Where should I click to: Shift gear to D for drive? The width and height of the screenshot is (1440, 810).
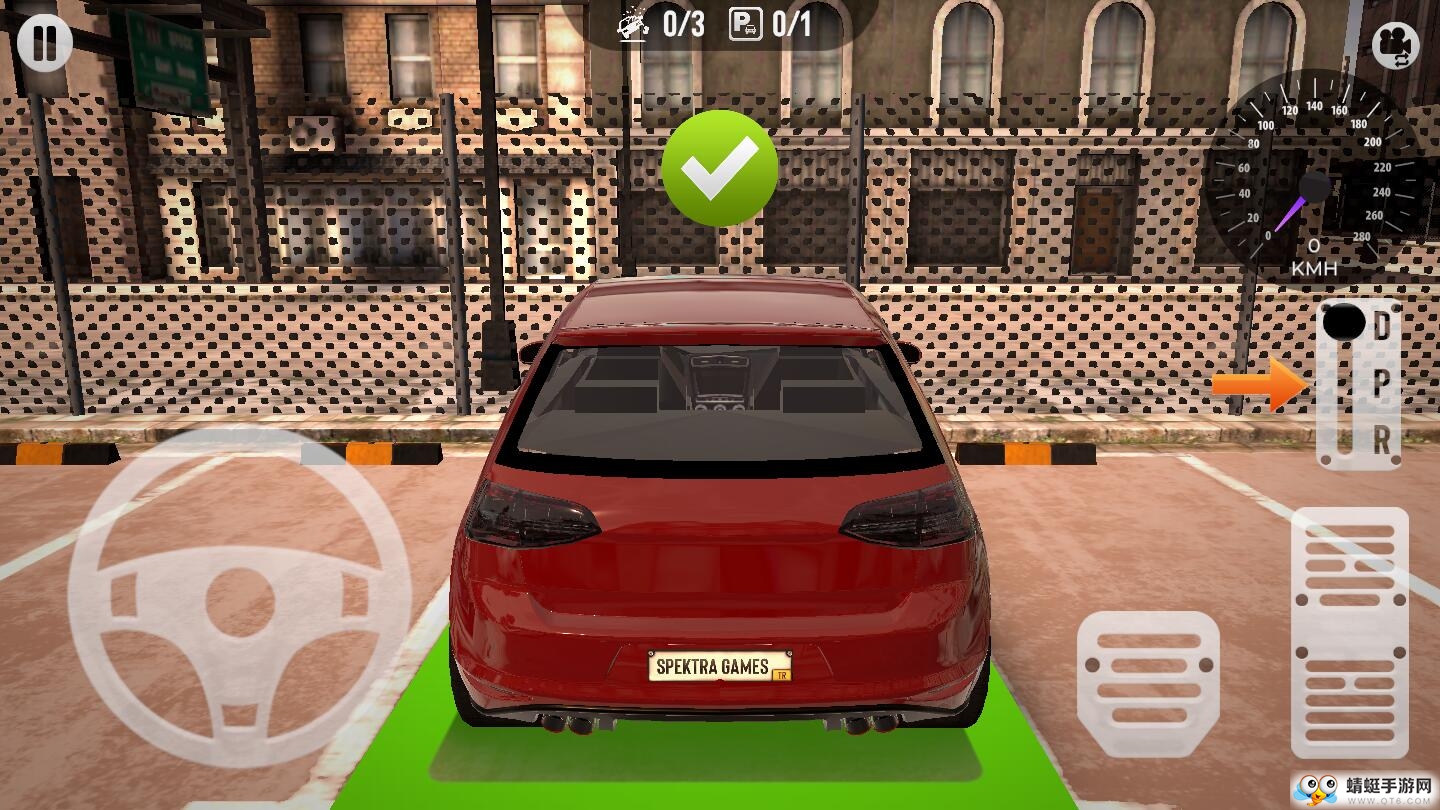point(1381,325)
